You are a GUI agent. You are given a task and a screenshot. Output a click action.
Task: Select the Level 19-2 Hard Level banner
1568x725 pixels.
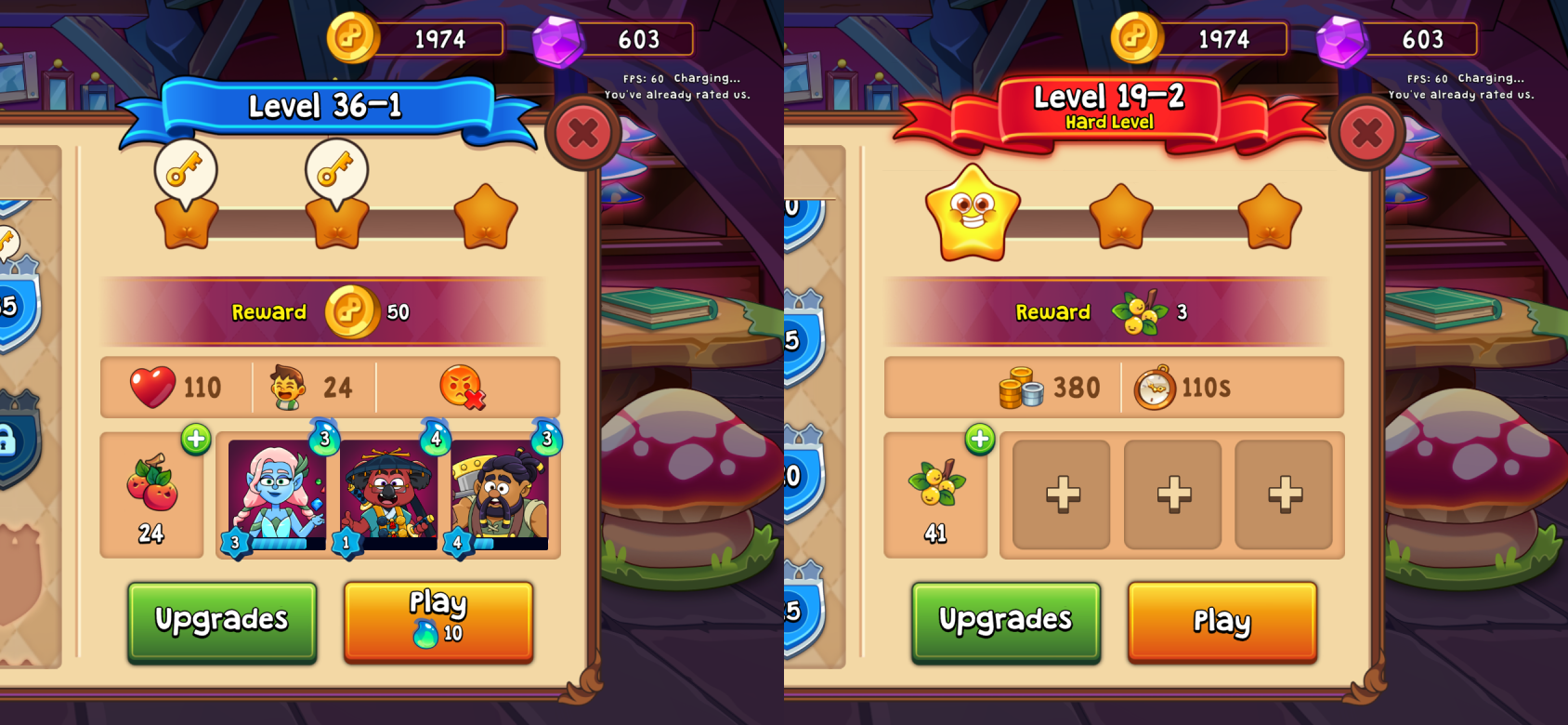click(x=1108, y=102)
